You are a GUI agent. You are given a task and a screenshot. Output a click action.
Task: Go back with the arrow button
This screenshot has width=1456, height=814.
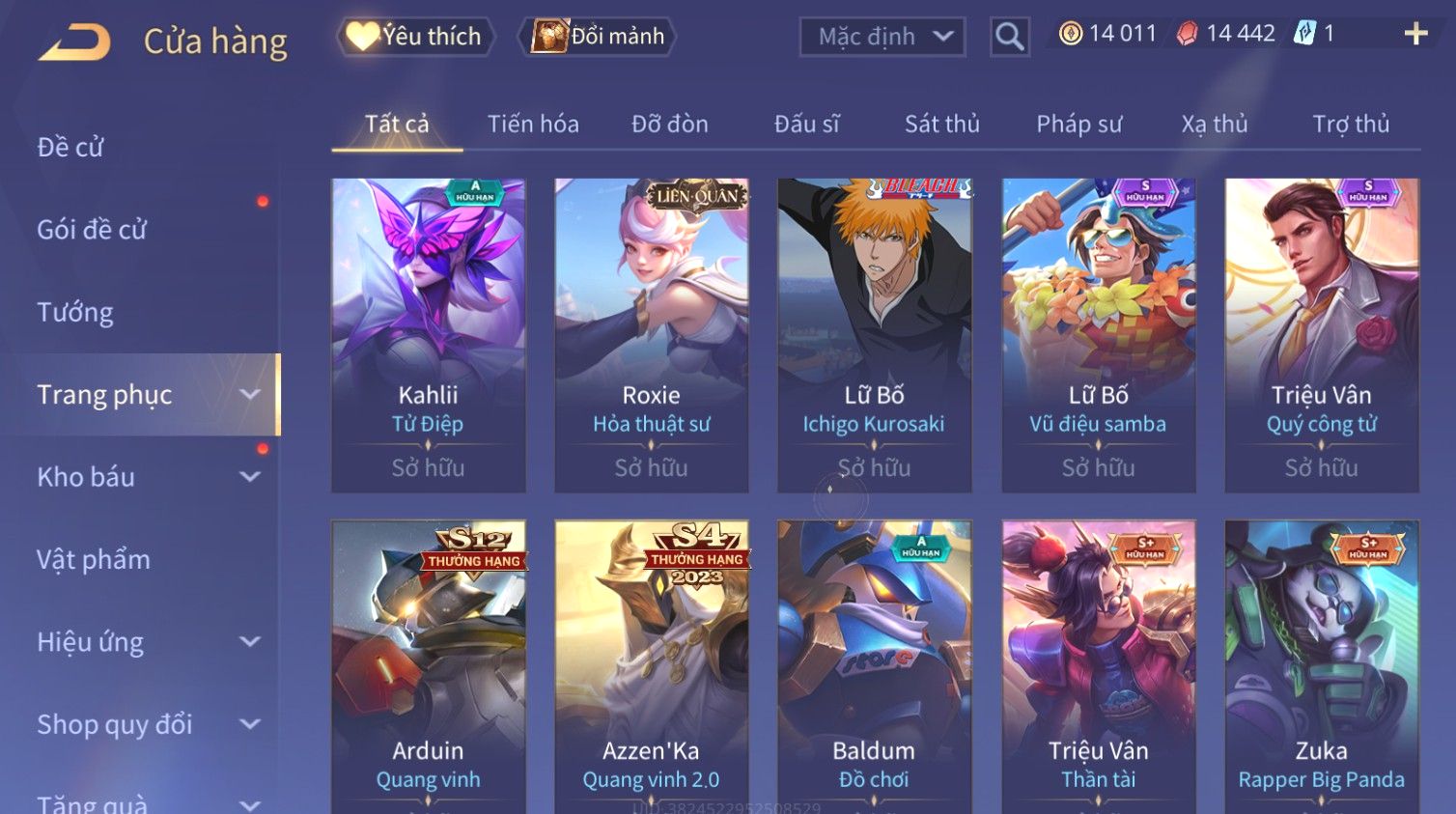click(x=75, y=42)
